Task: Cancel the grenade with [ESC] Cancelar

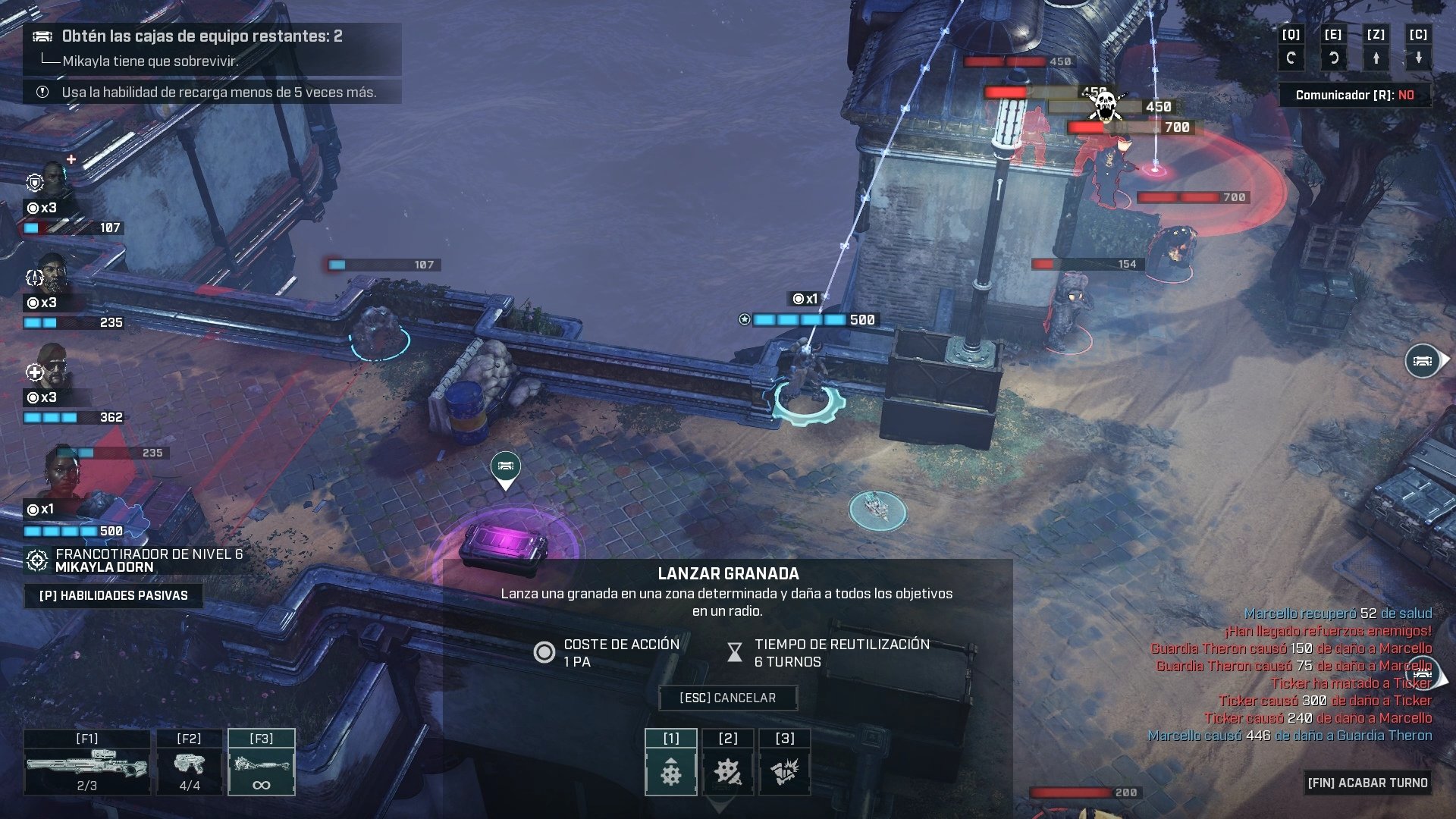Action: pyautogui.click(x=727, y=698)
